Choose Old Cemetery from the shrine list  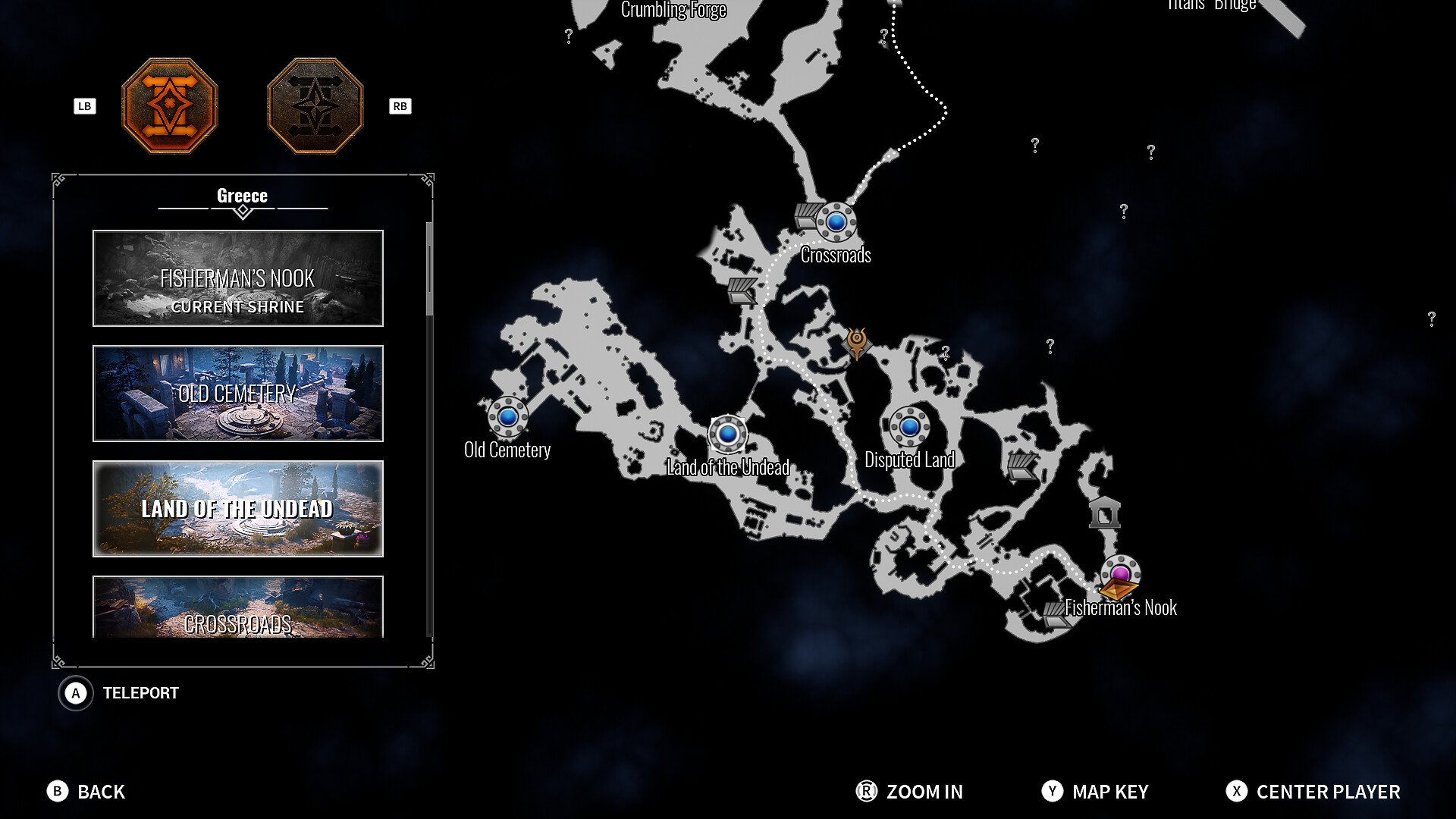(x=237, y=394)
